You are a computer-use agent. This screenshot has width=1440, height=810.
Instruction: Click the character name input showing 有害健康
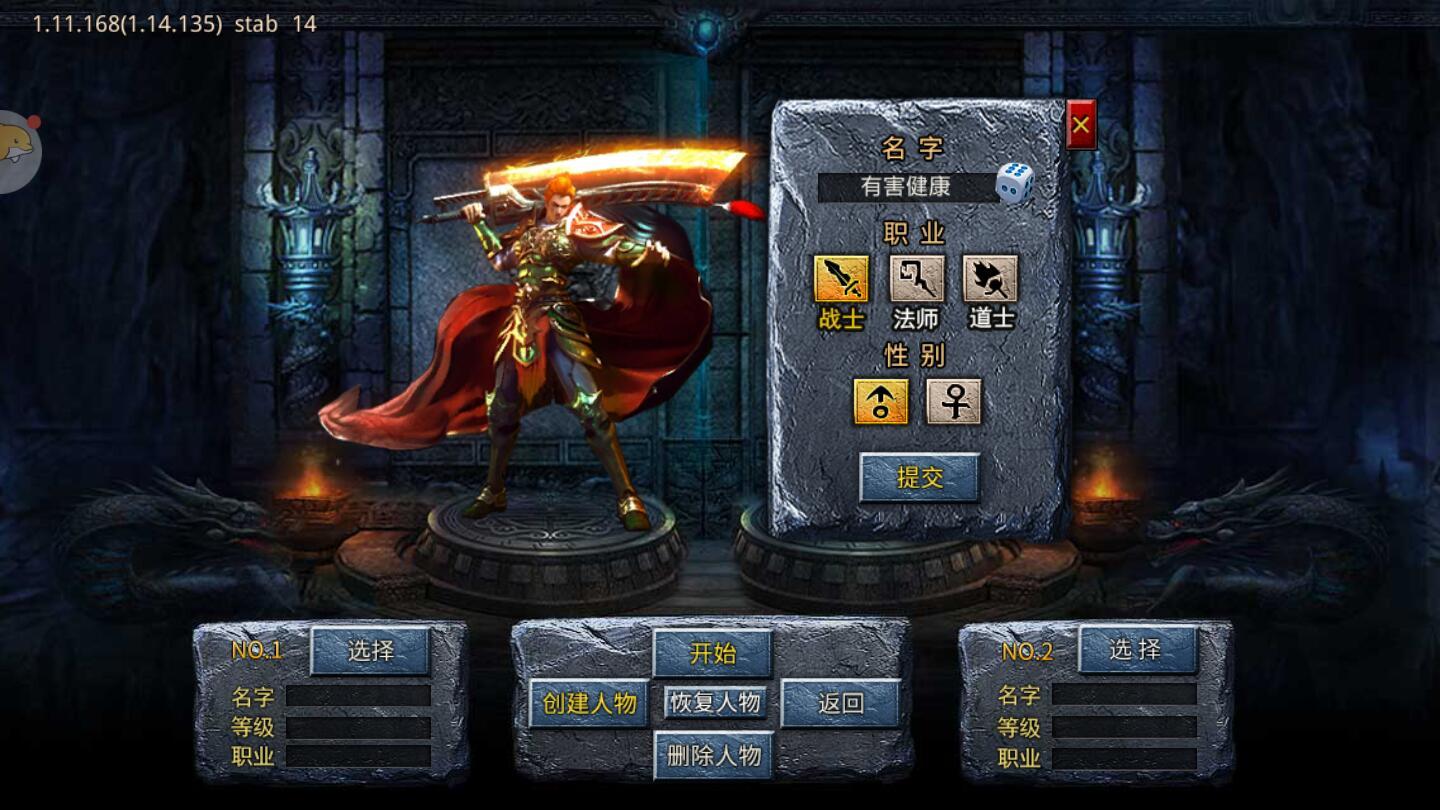[x=905, y=186]
